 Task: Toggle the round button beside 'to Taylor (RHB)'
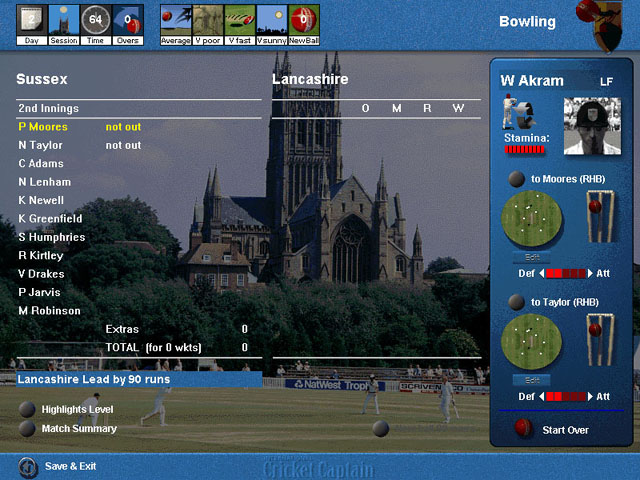click(516, 302)
